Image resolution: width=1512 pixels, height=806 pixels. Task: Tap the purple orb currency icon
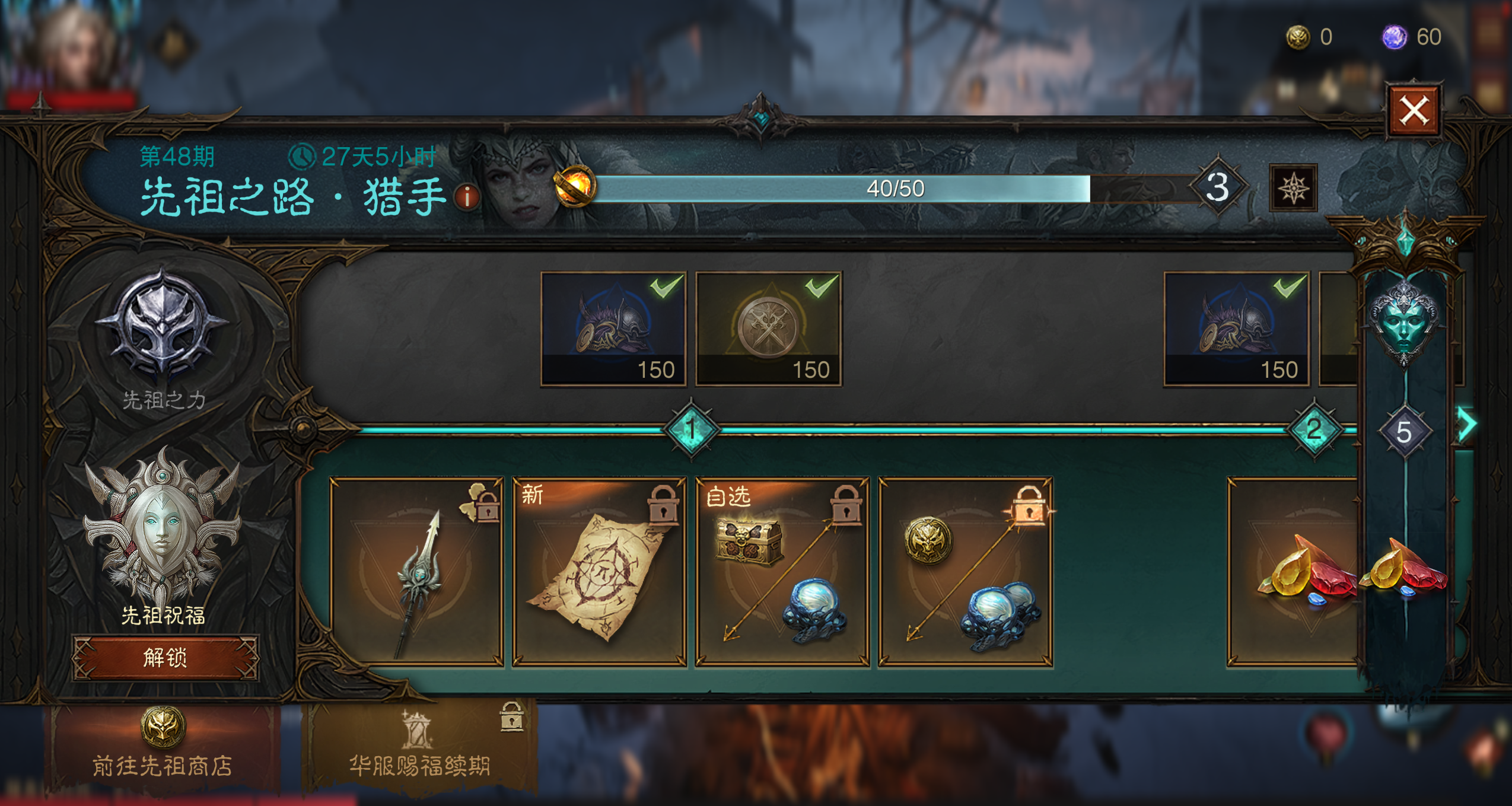point(1394,37)
